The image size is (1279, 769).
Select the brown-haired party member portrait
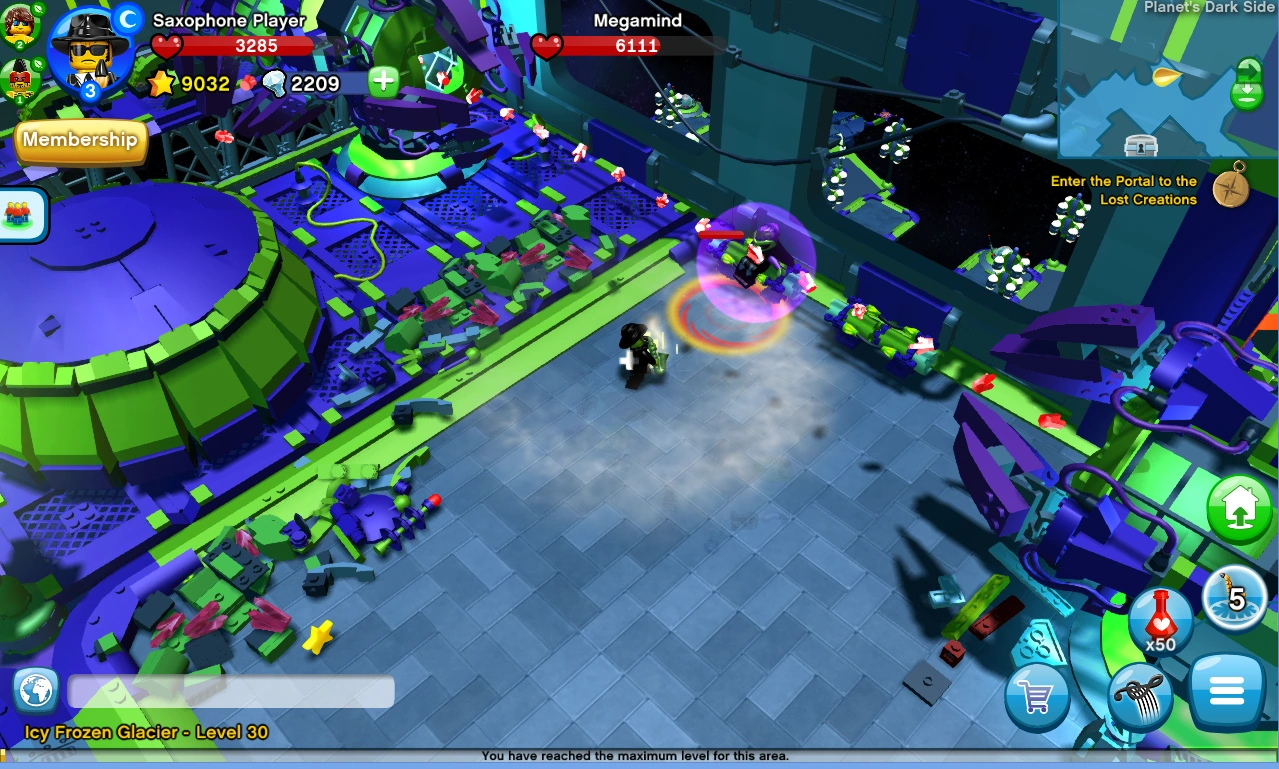tap(19, 25)
